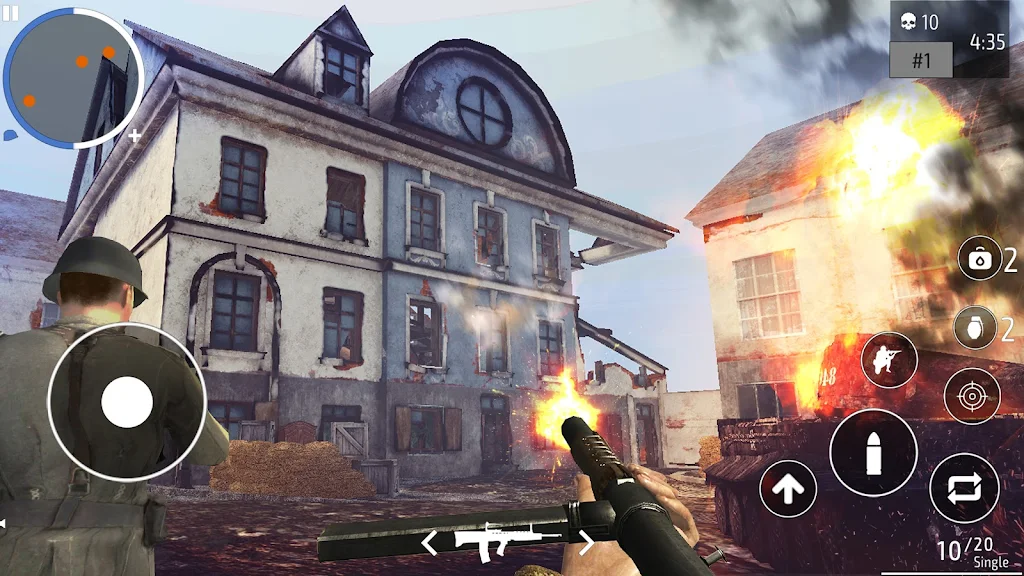Image resolution: width=1024 pixels, height=576 pixels.
Task: Toggle crouch with the kneeling soldier icon
Action: (x=888, y=360)
